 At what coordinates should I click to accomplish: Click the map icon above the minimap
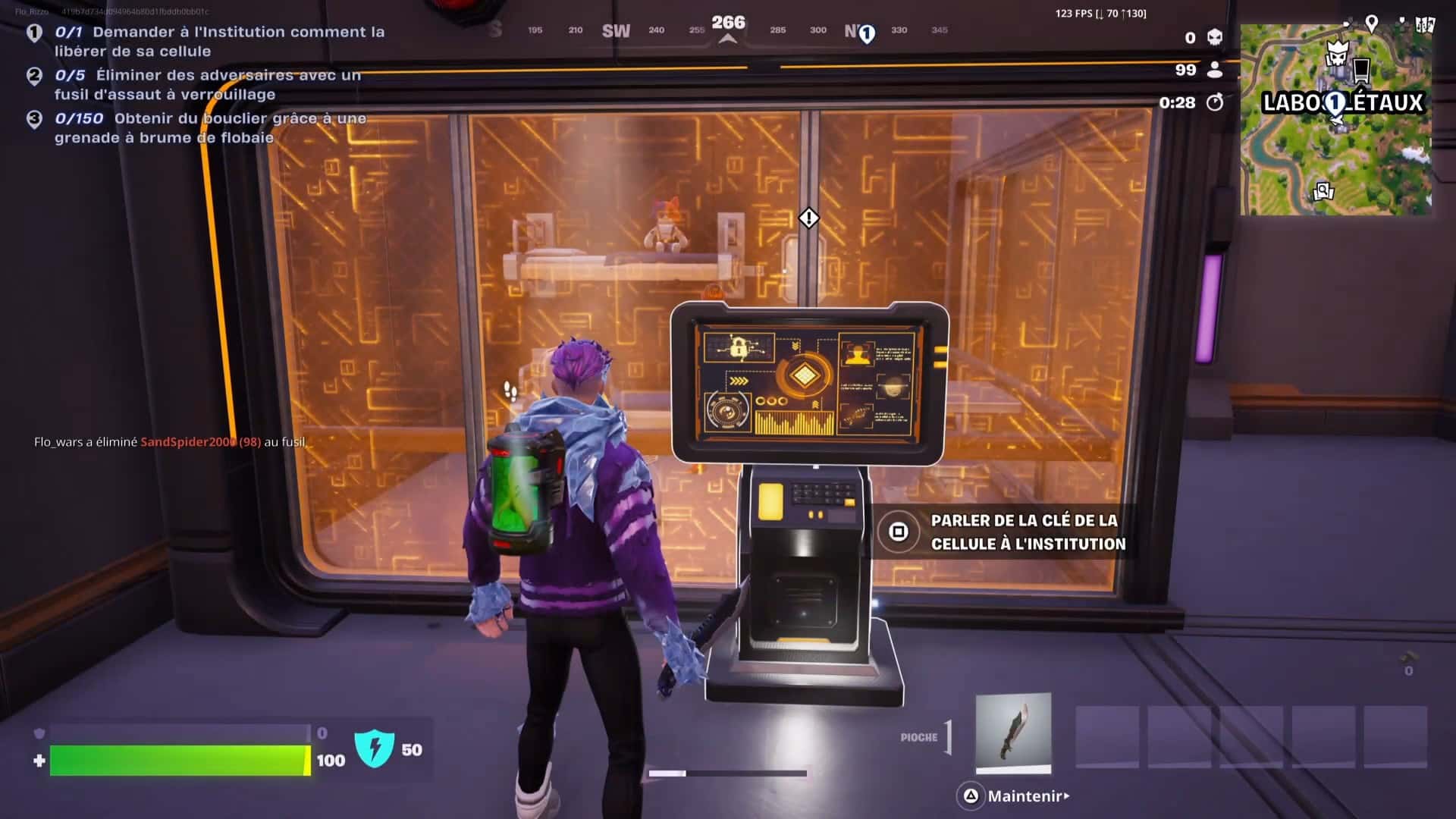[x=1425, y=24]
